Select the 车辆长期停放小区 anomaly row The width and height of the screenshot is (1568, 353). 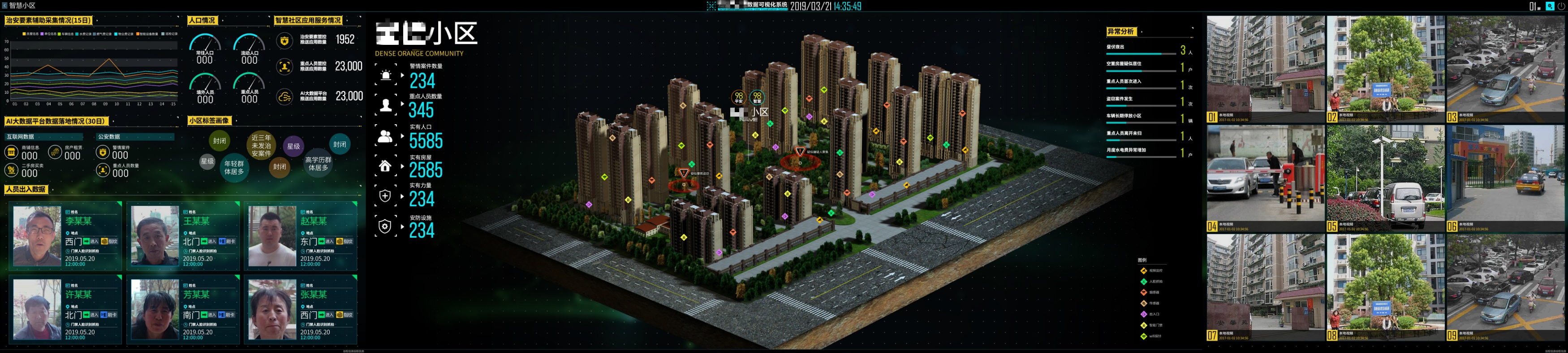[1147, 118]
